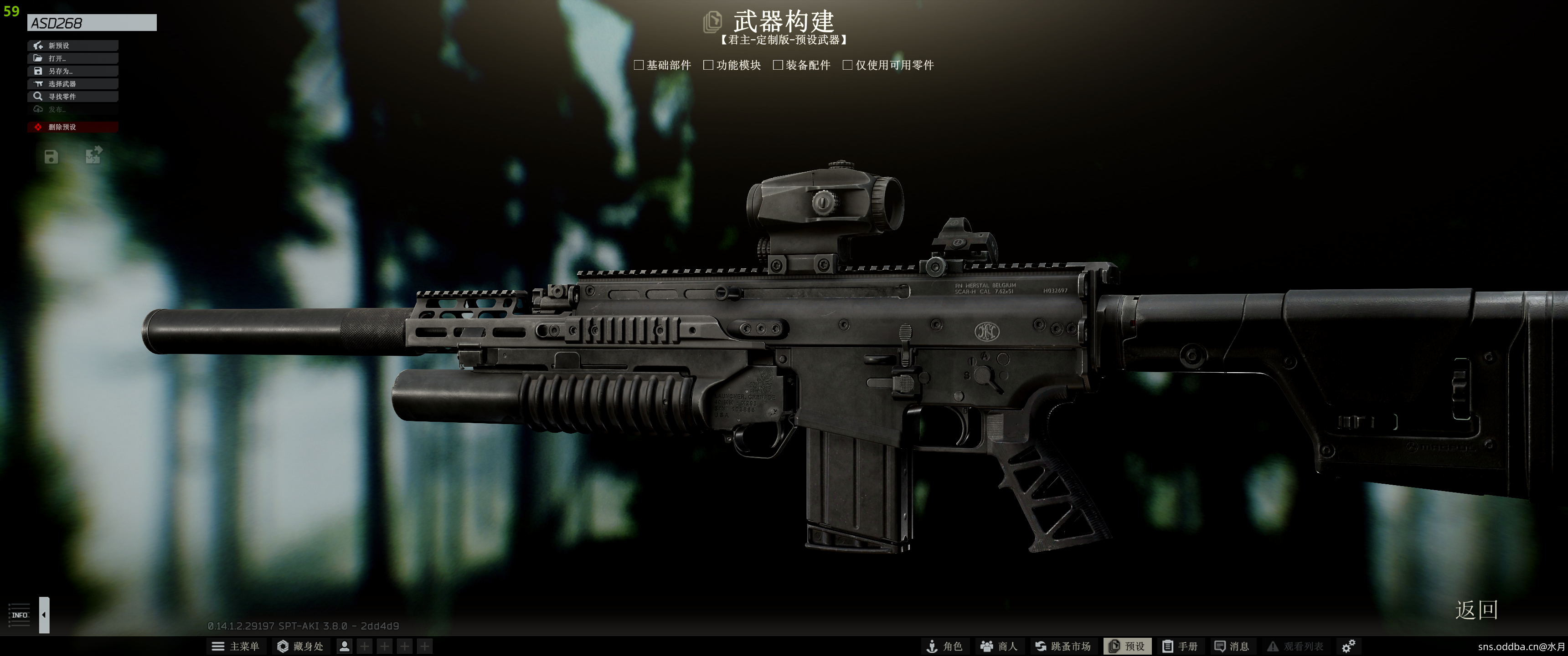This screenshot has height=656, width=1568.
Task: Toggle the 装备配件 checkbox
Action: [777, 65]
